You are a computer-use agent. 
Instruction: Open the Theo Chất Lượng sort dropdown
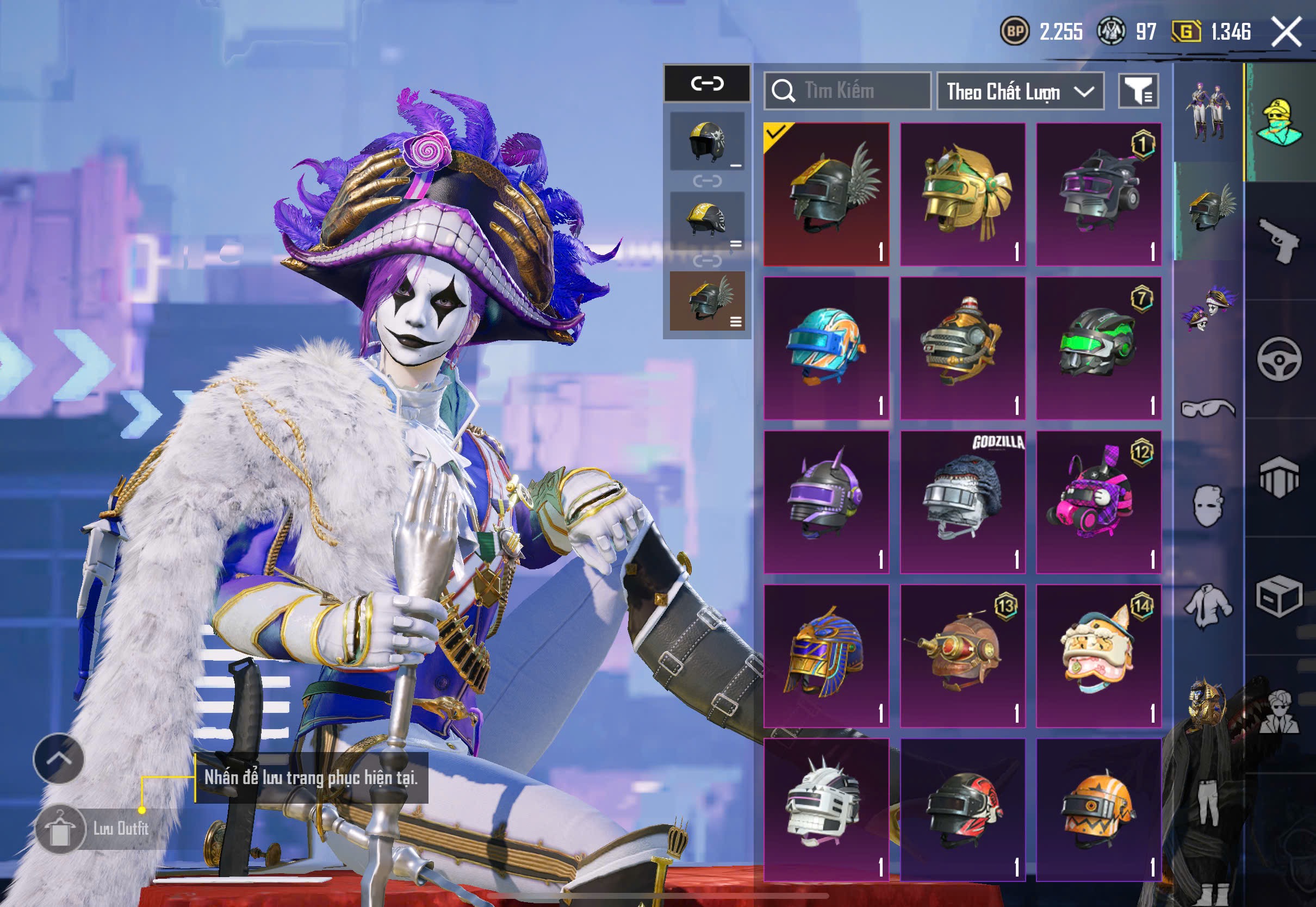[x=1020, y=91]
